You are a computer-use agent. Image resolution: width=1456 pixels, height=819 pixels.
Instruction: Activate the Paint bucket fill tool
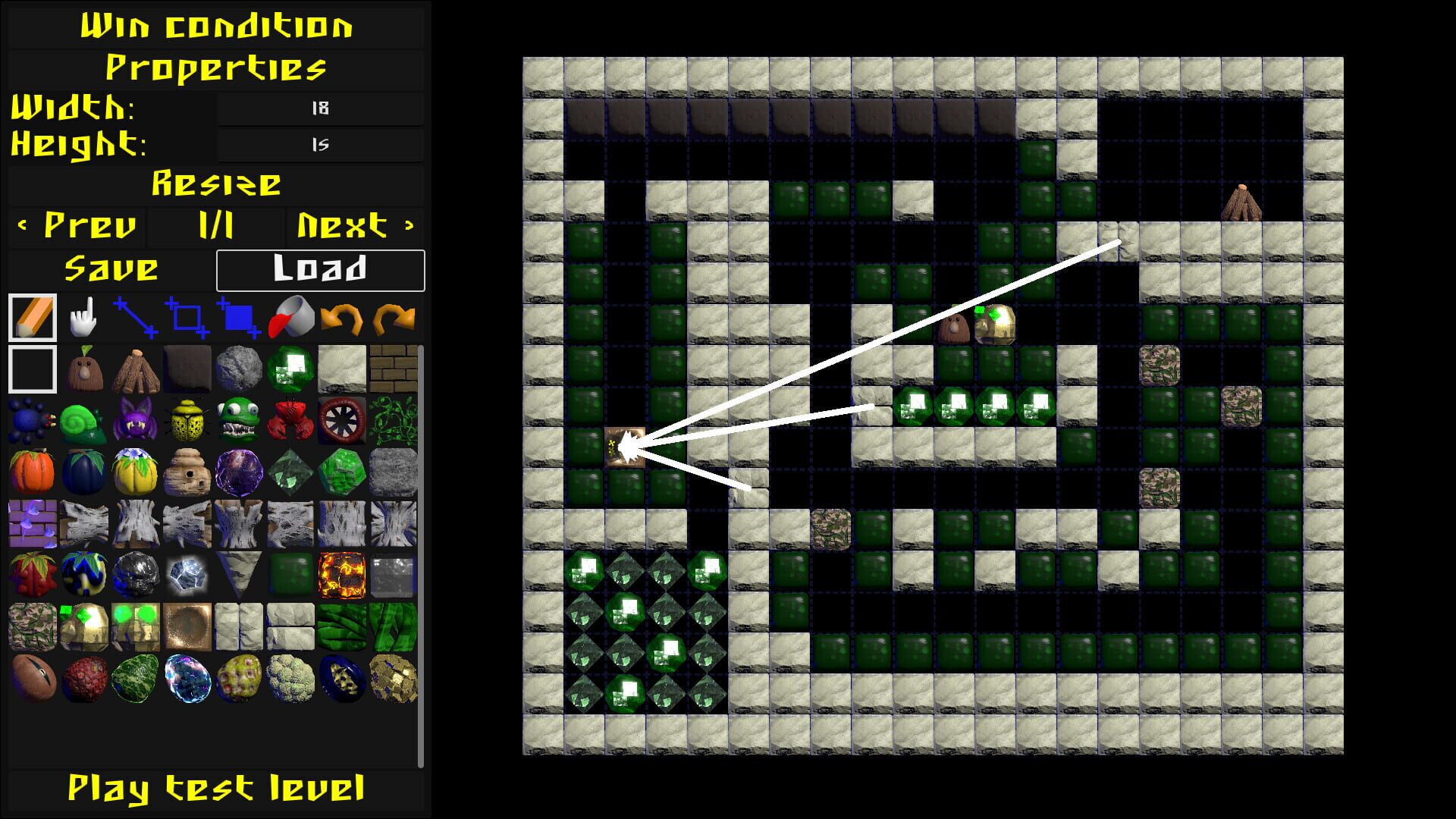click(x=292, y=317)
